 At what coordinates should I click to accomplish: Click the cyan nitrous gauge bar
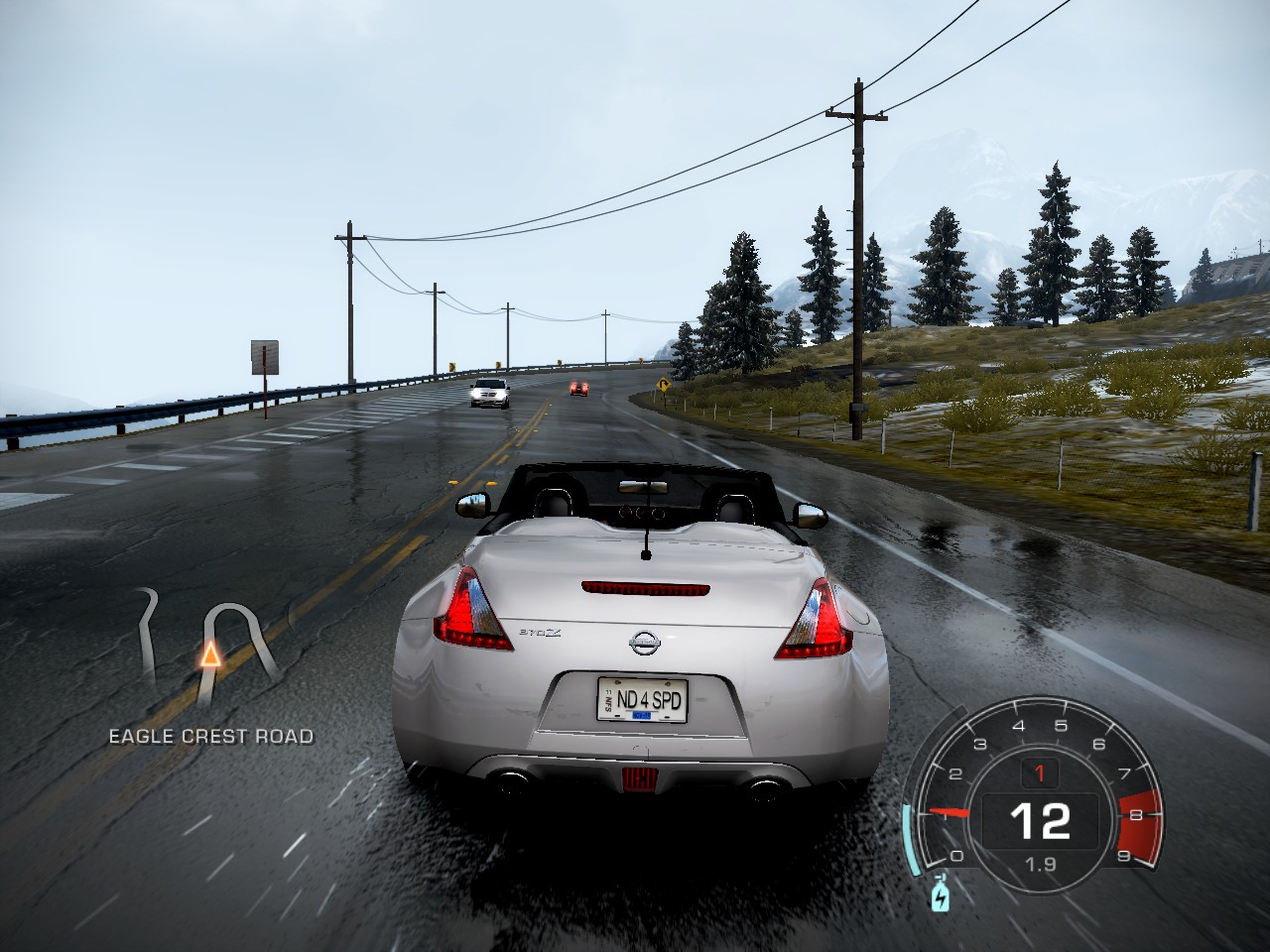910,838
